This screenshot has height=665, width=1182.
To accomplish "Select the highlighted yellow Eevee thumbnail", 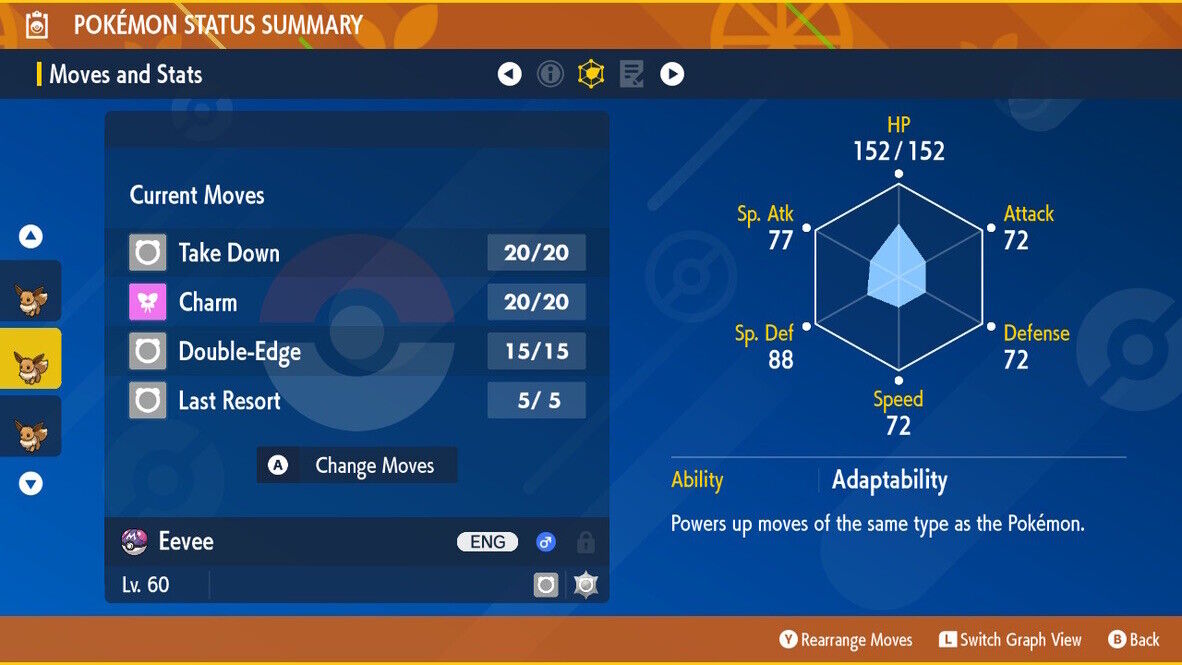I will tap(30, 358).
